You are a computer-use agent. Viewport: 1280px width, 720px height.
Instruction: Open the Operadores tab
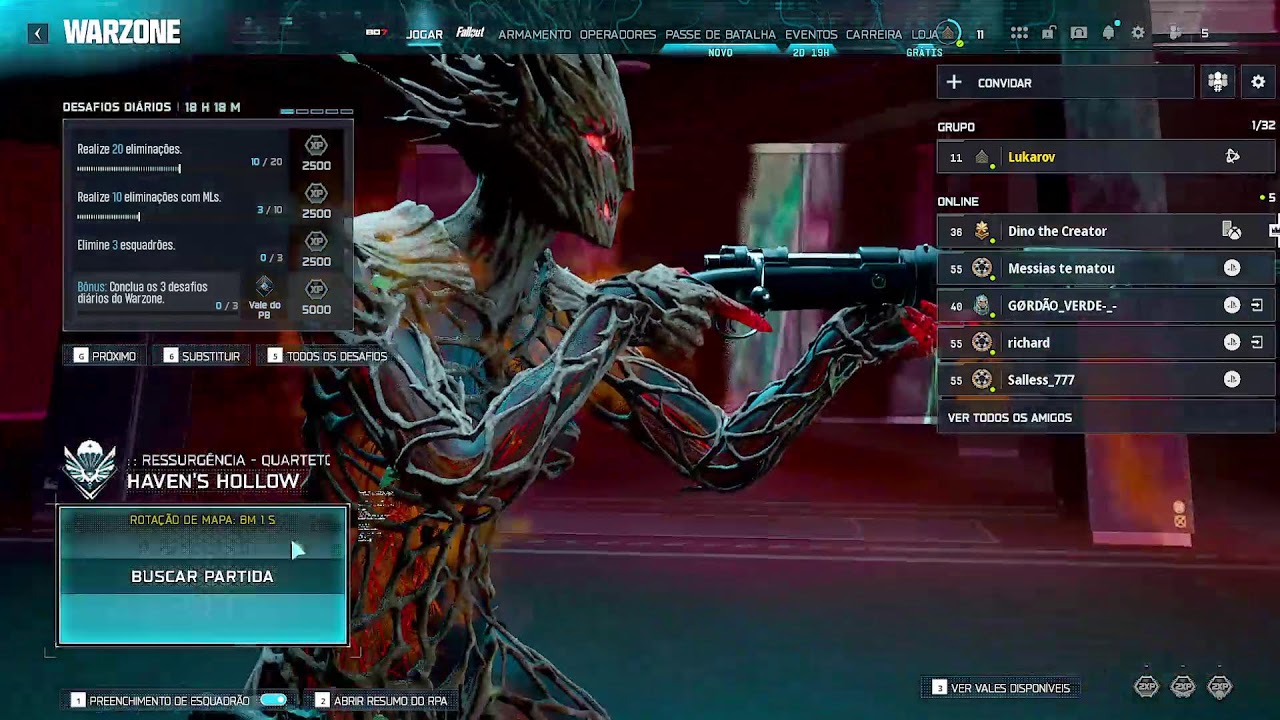coord(617,34)
